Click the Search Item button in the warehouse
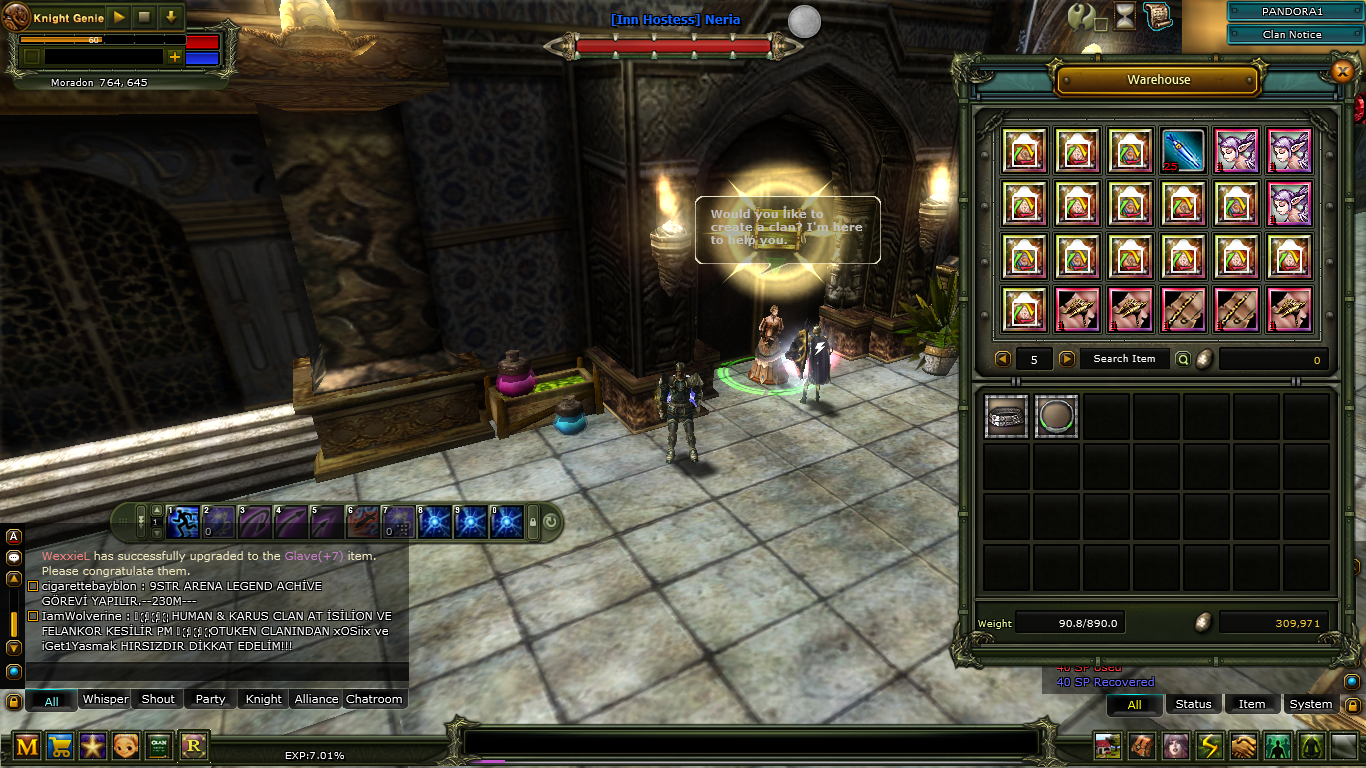1366x768 pixels. [1124, 358]
